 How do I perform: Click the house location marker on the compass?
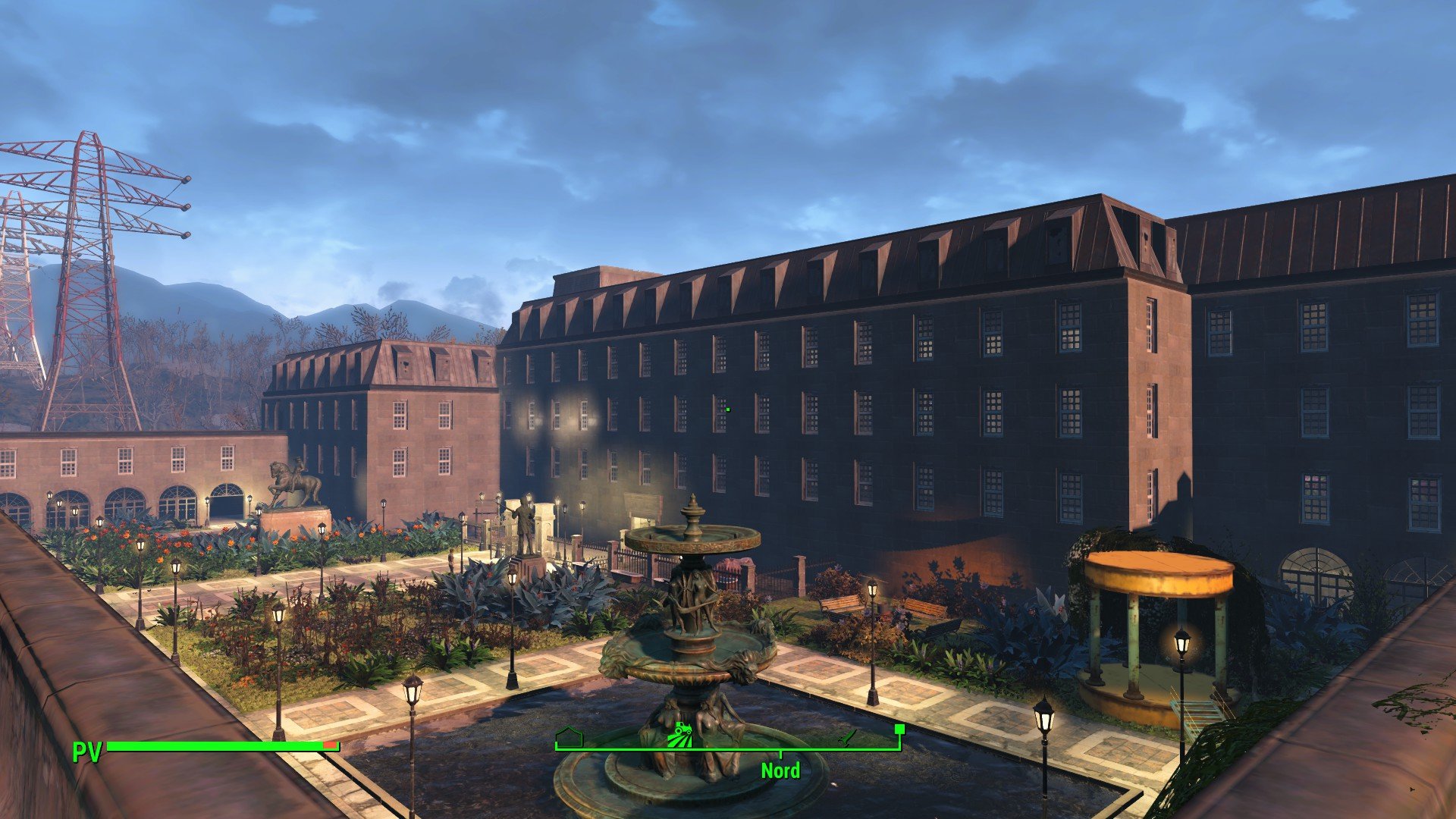click(568, 736)
